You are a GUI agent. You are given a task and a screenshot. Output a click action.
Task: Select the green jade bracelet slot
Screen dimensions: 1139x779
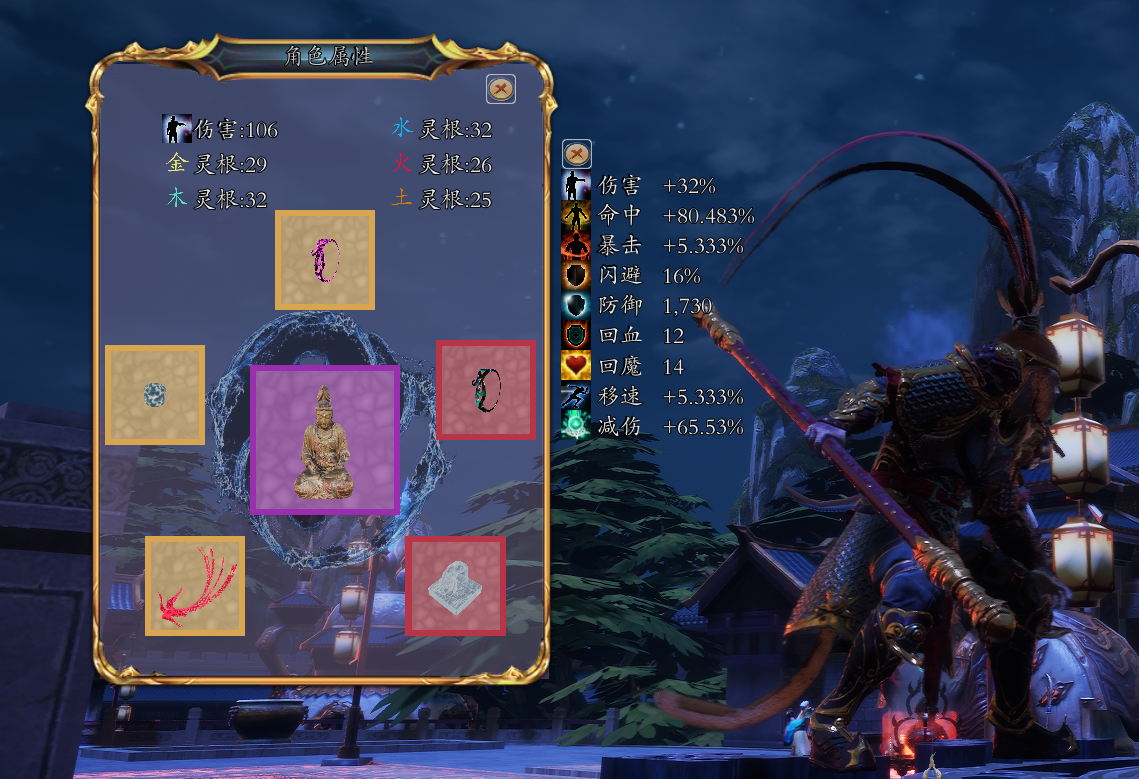point(486,390)
